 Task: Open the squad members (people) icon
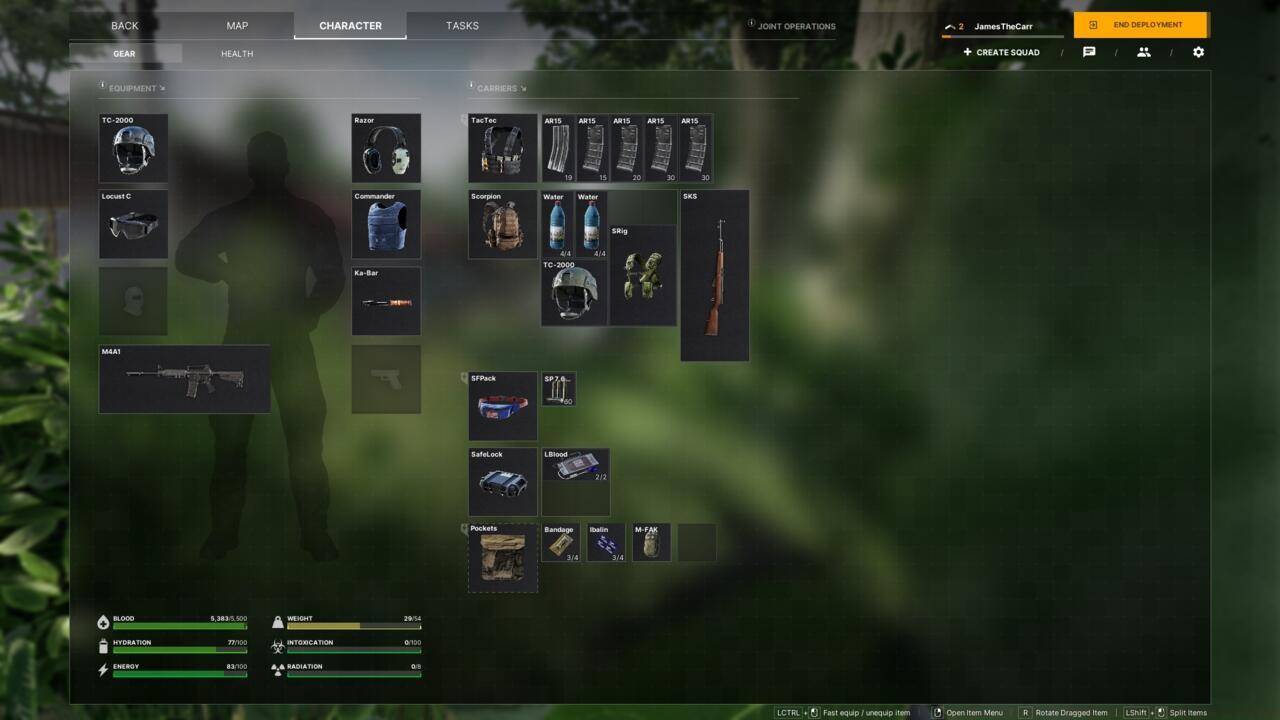[1143, 52]
